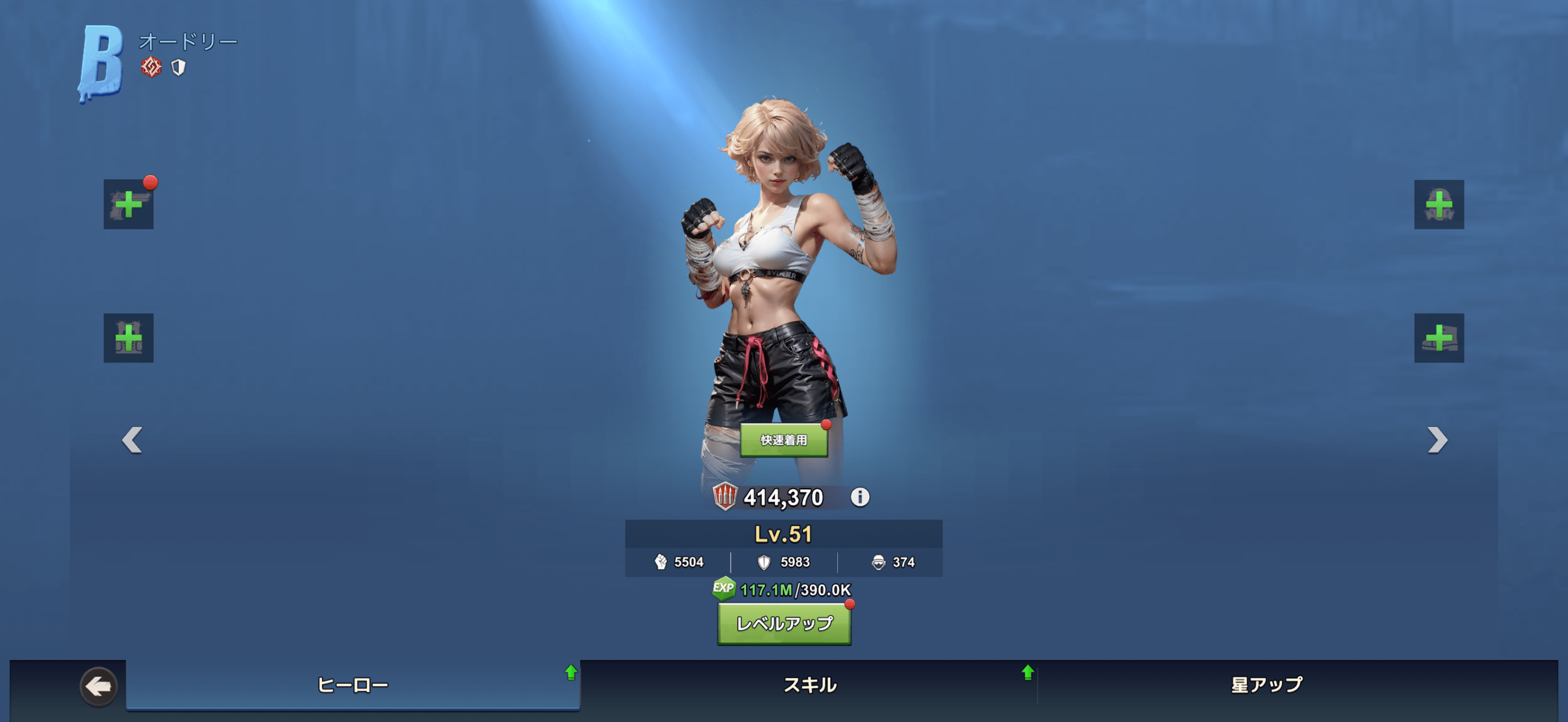Select the ヒーロー tab
This screenshot has height=722, width=1568.
pyautogui.click(x=353, y=685)
